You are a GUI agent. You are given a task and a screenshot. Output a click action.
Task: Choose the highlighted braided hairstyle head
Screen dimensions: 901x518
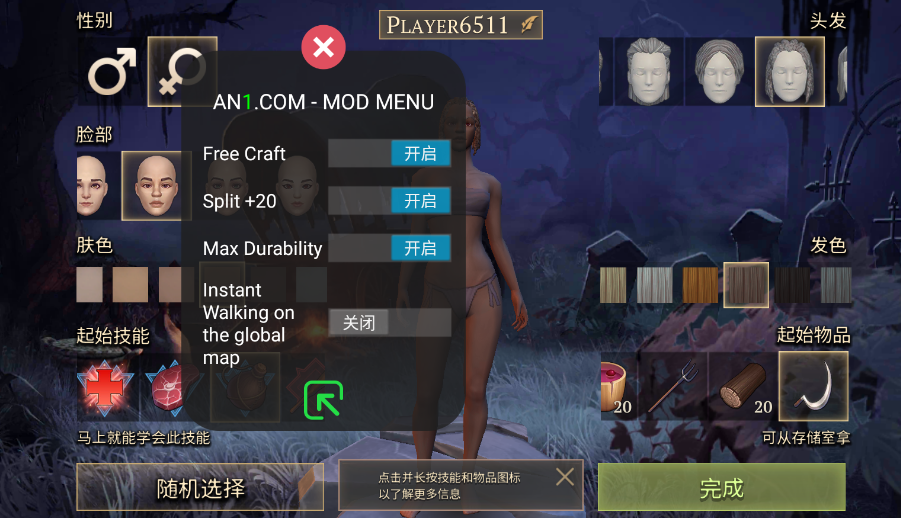pos(789,72)
